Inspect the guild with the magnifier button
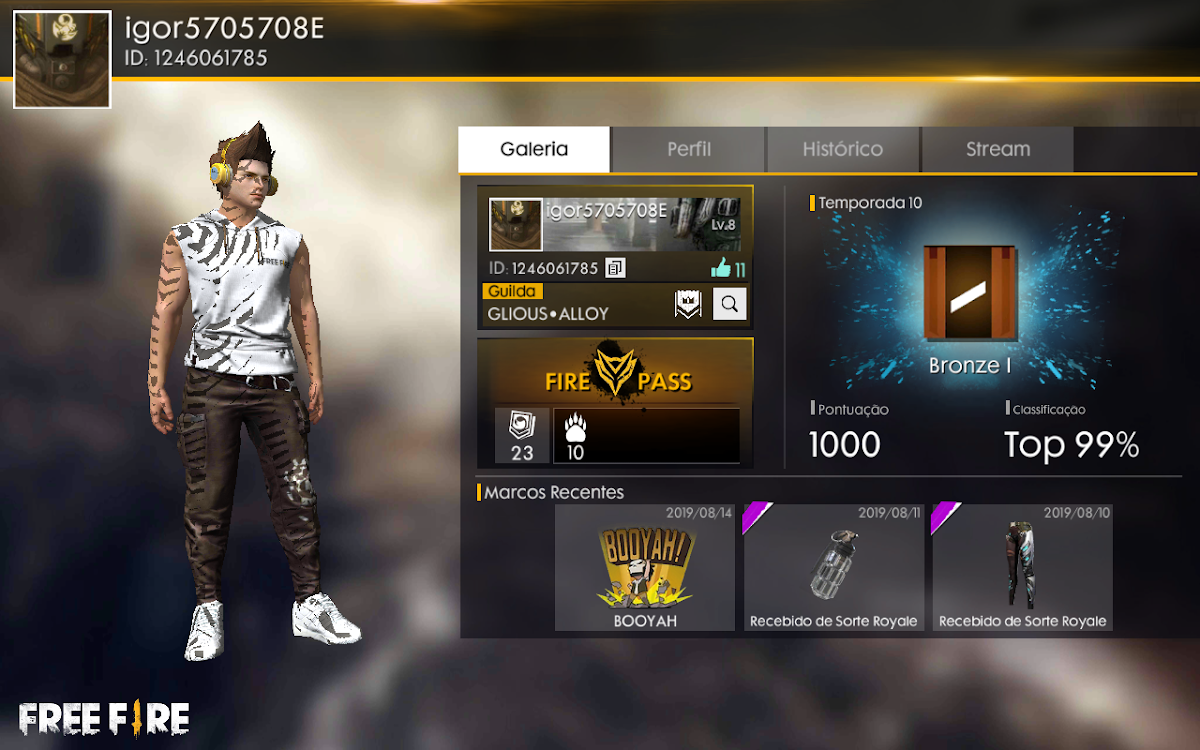This screenshot has width=1200, height=750. click(x=729, y=305)
